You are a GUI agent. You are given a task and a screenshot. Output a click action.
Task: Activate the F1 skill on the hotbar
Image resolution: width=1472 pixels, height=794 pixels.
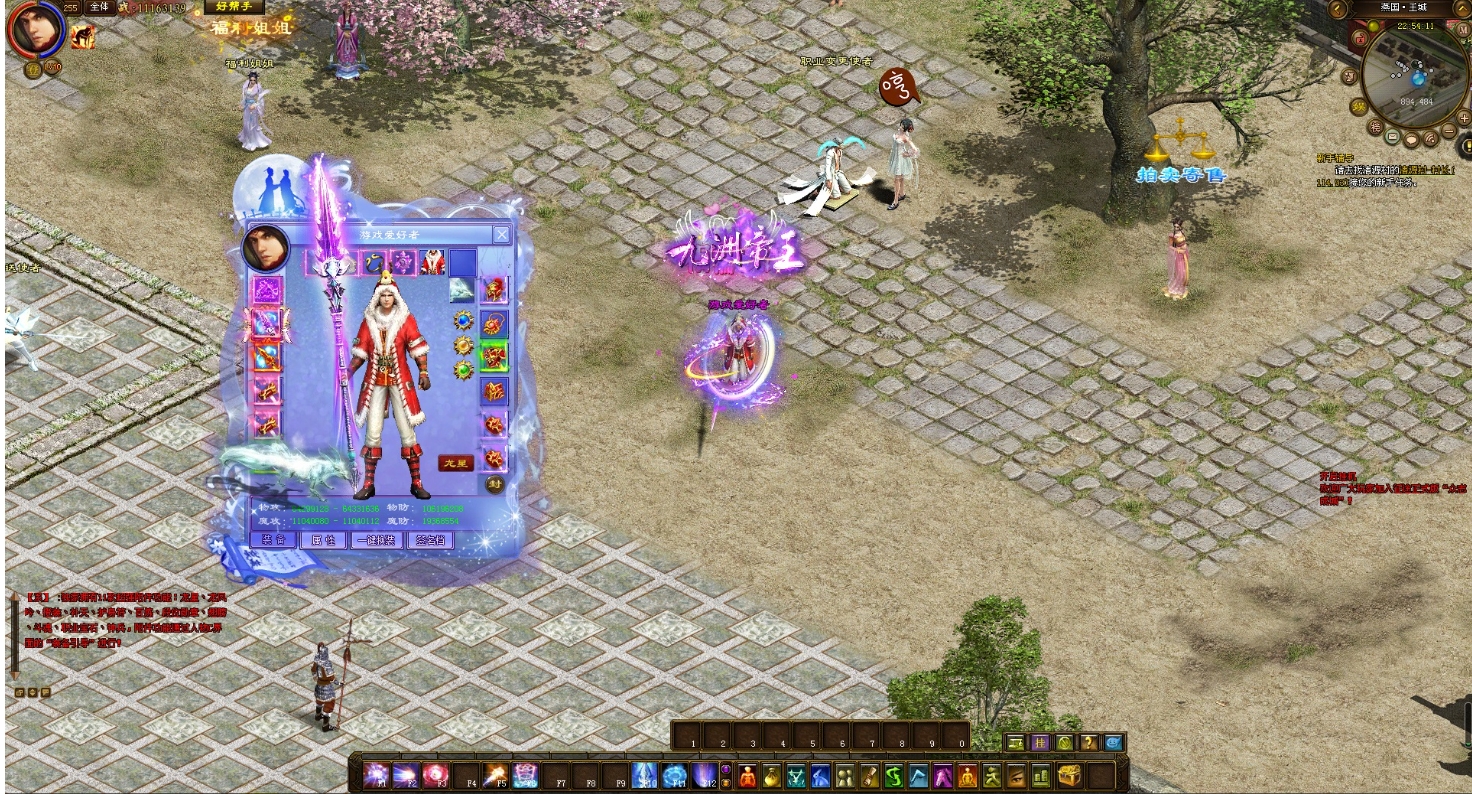coord(376,775)
